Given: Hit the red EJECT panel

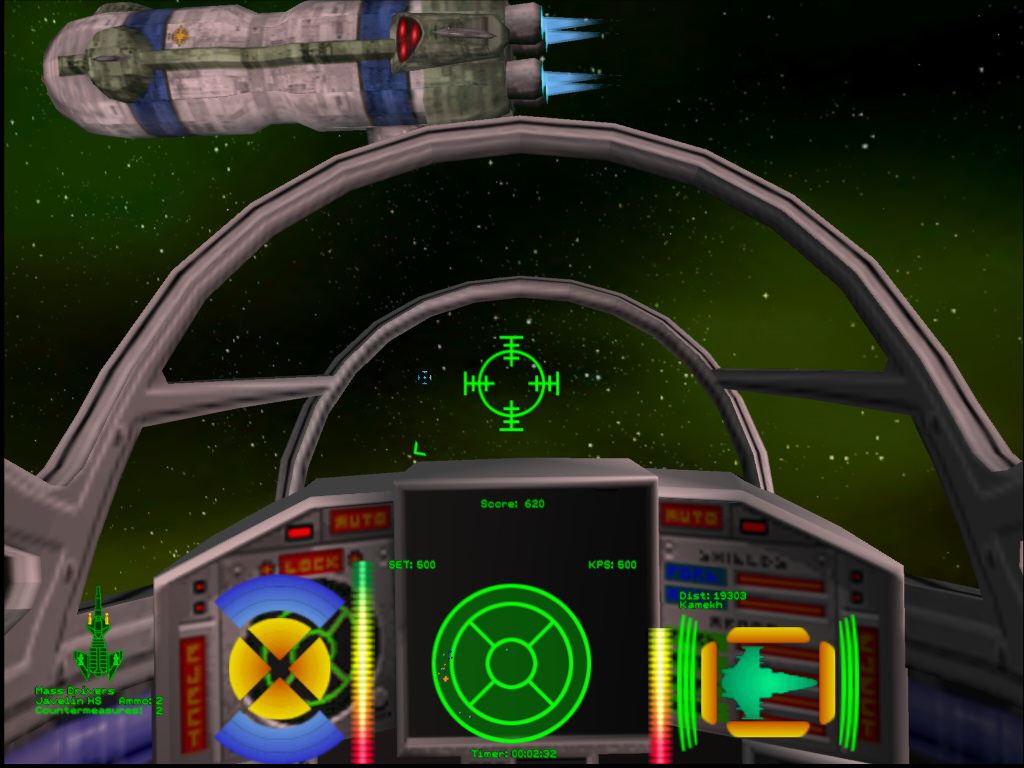Looking at the screenshot, I should point(192,692).
